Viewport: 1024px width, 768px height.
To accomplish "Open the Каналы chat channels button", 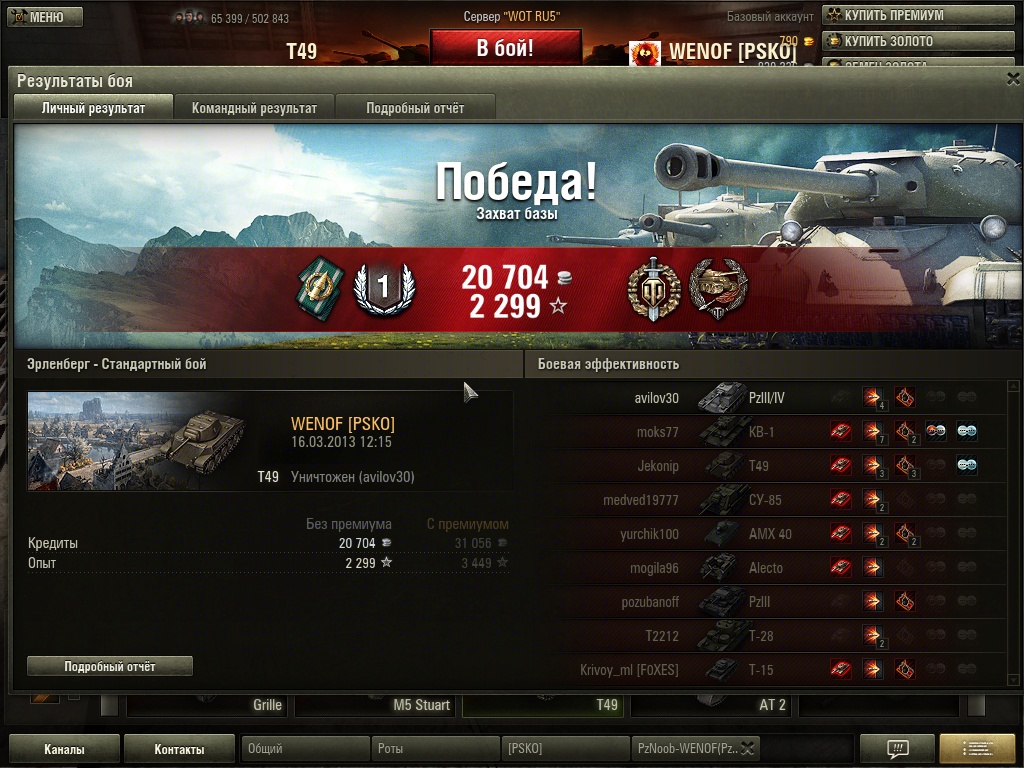I will click(64, 749).
